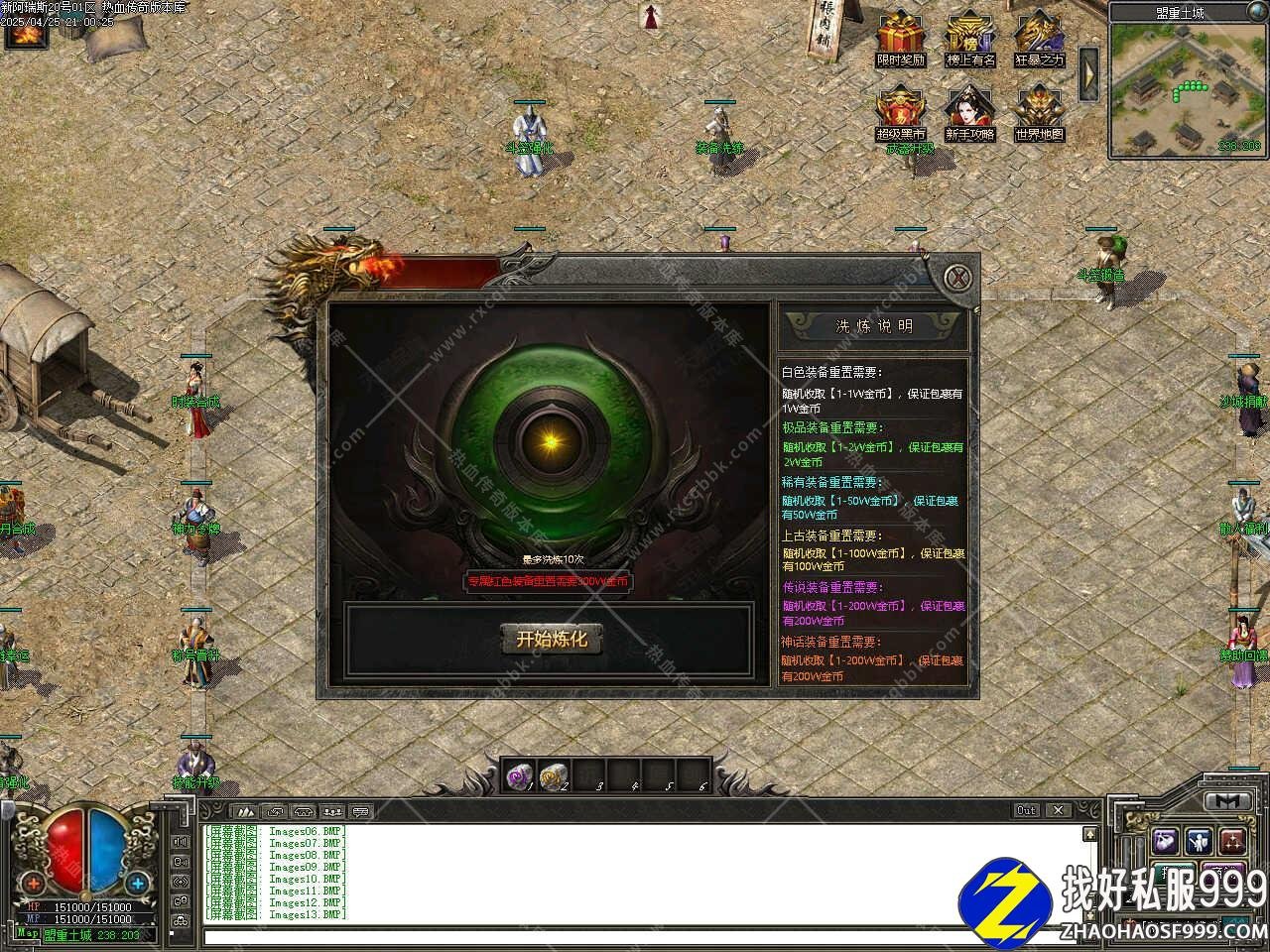Viewport: 1270px width, 952px height.
Task: Open the 新手攻略 guide icon
Action: pos(969,111)
